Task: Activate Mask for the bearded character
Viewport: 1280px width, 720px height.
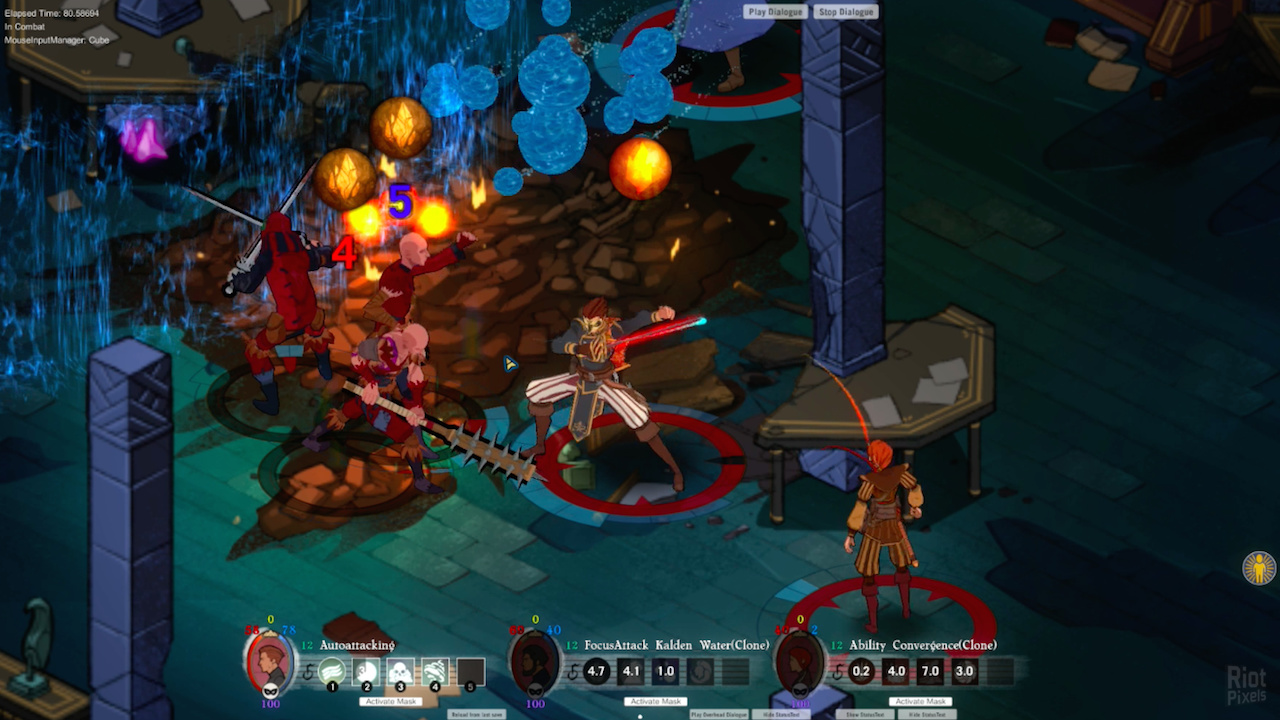Action: 656,701
